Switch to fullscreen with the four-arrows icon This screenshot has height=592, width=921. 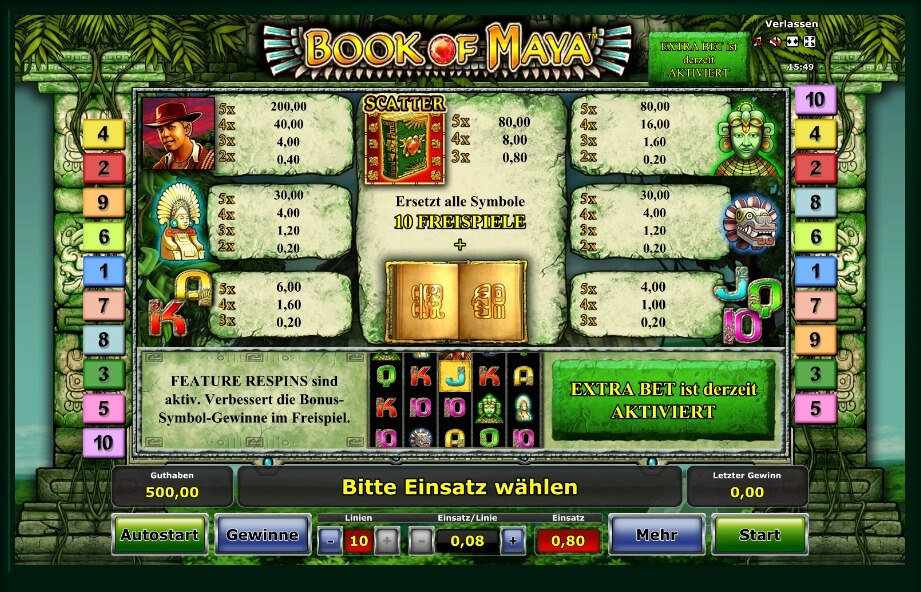pyautogui.click(x=809, y=41)
